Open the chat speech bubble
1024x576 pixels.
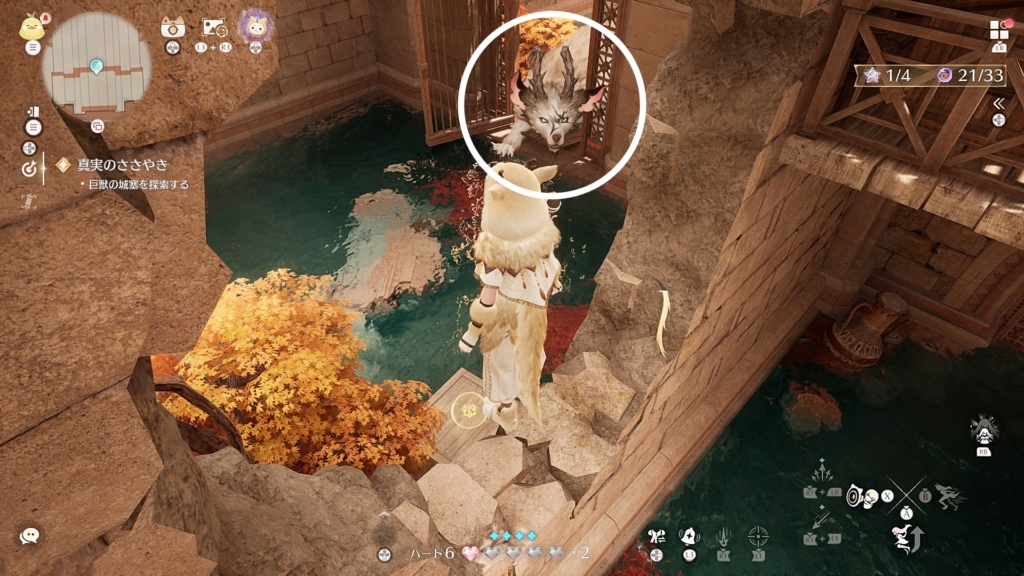pyautogui.click(x=30, y=536)
